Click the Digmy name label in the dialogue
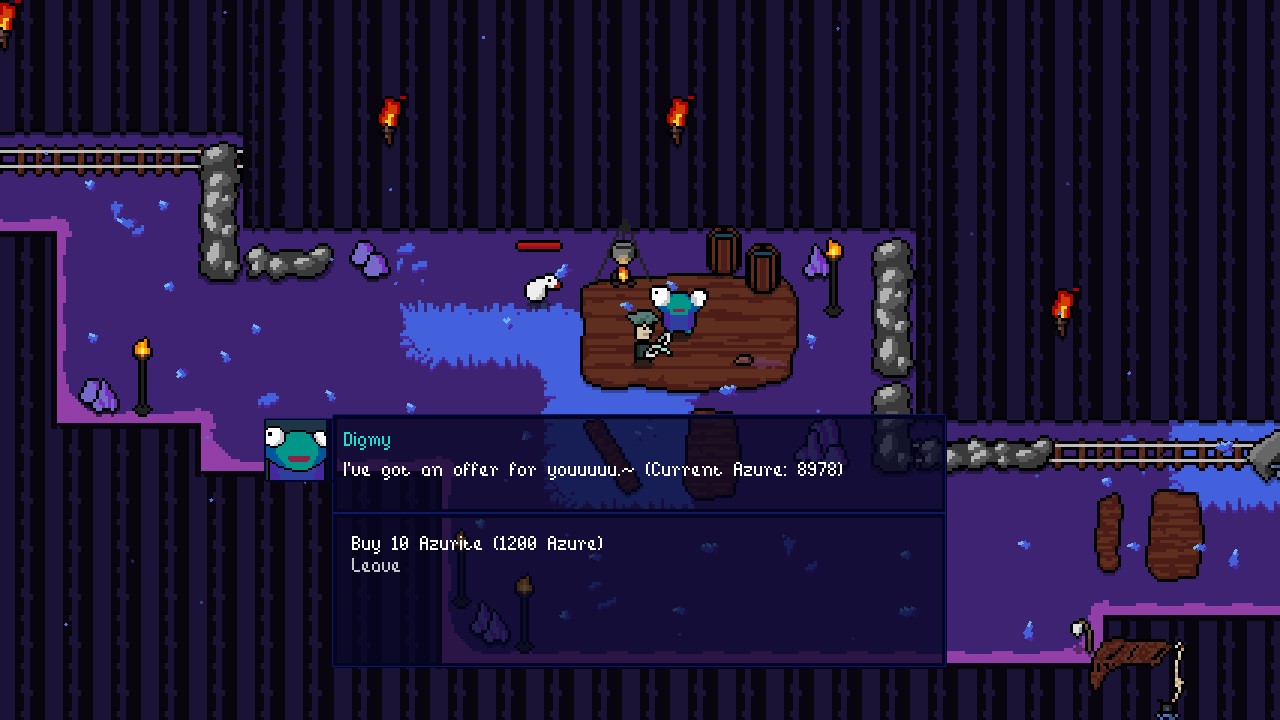This screenshot has width=1280, height=720. [366, 439]
